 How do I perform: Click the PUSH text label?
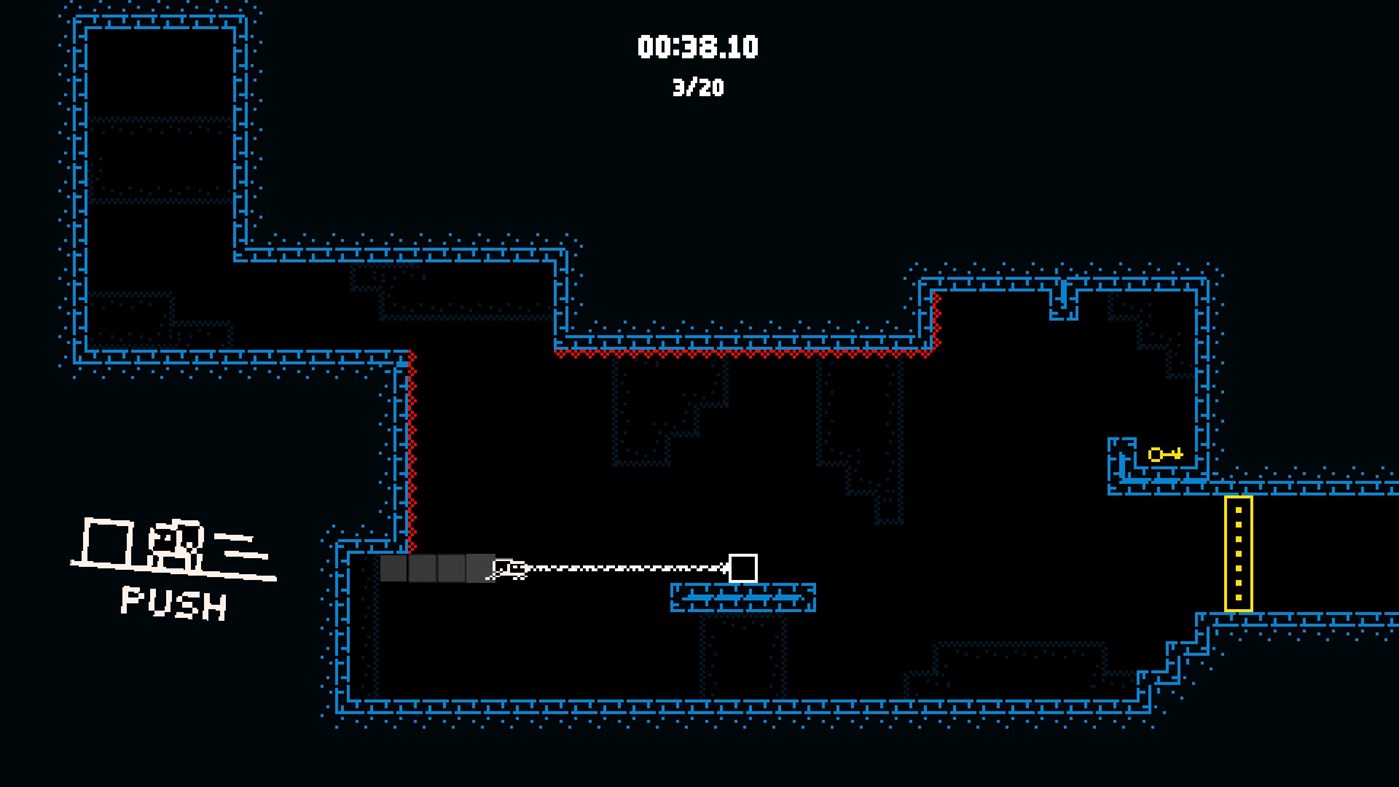click(170, 602)
